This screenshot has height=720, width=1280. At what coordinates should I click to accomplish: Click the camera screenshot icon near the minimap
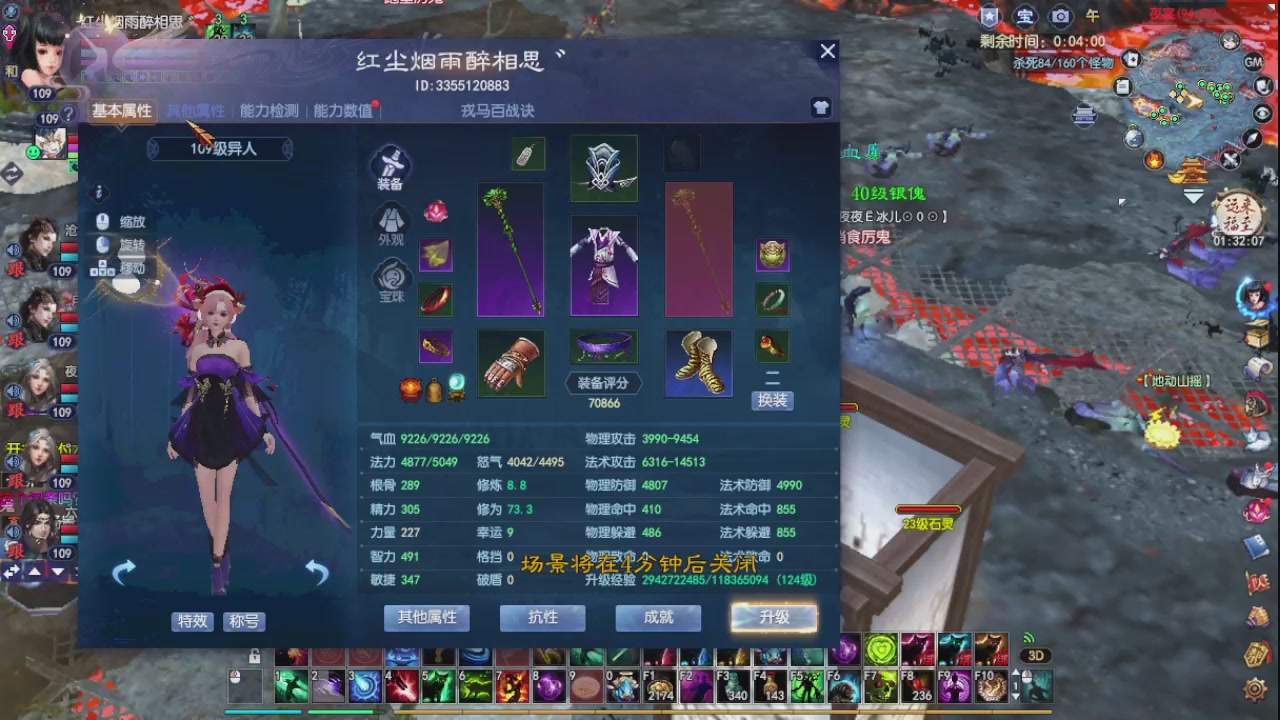pos(1059,16)
